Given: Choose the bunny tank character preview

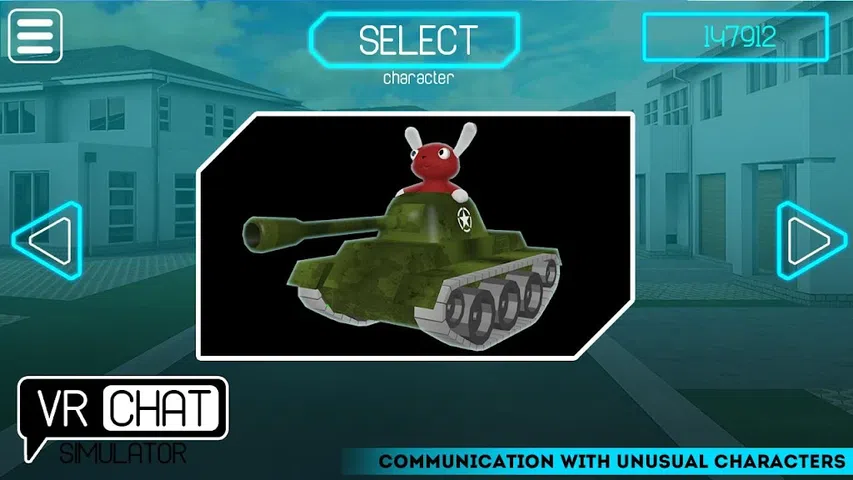Looking at the screenshot, I should click(x=416, y=236).
